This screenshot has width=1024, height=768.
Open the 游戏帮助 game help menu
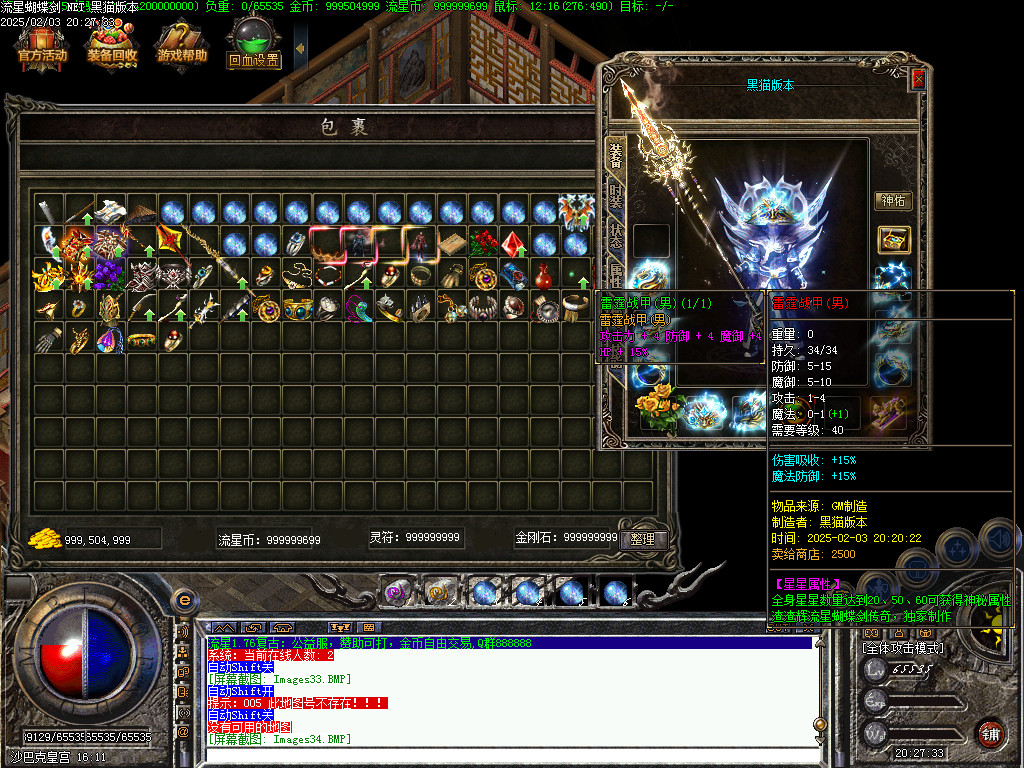[x=181, y=45]
